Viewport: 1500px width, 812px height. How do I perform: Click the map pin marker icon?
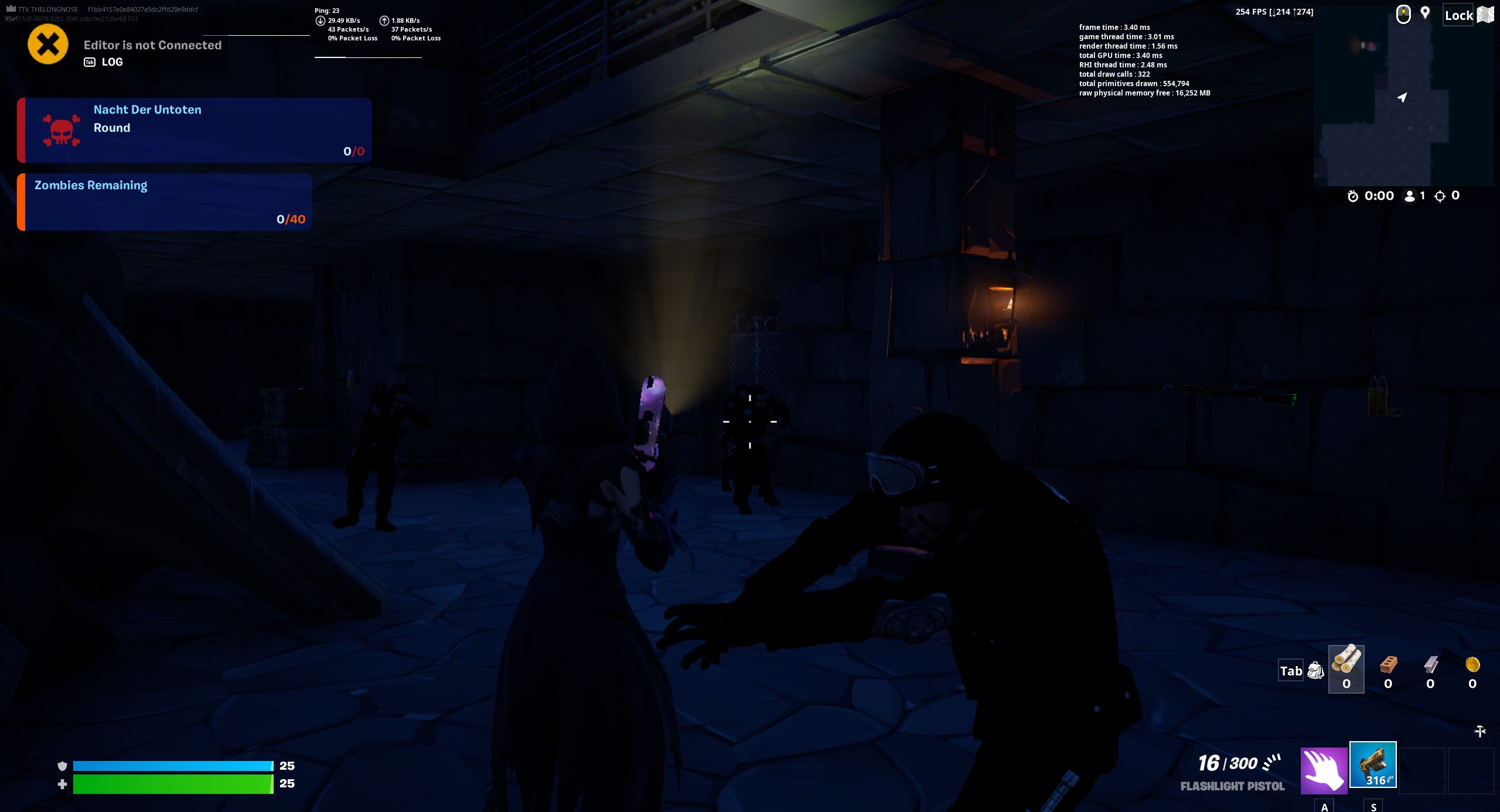tap(1425, 13)
